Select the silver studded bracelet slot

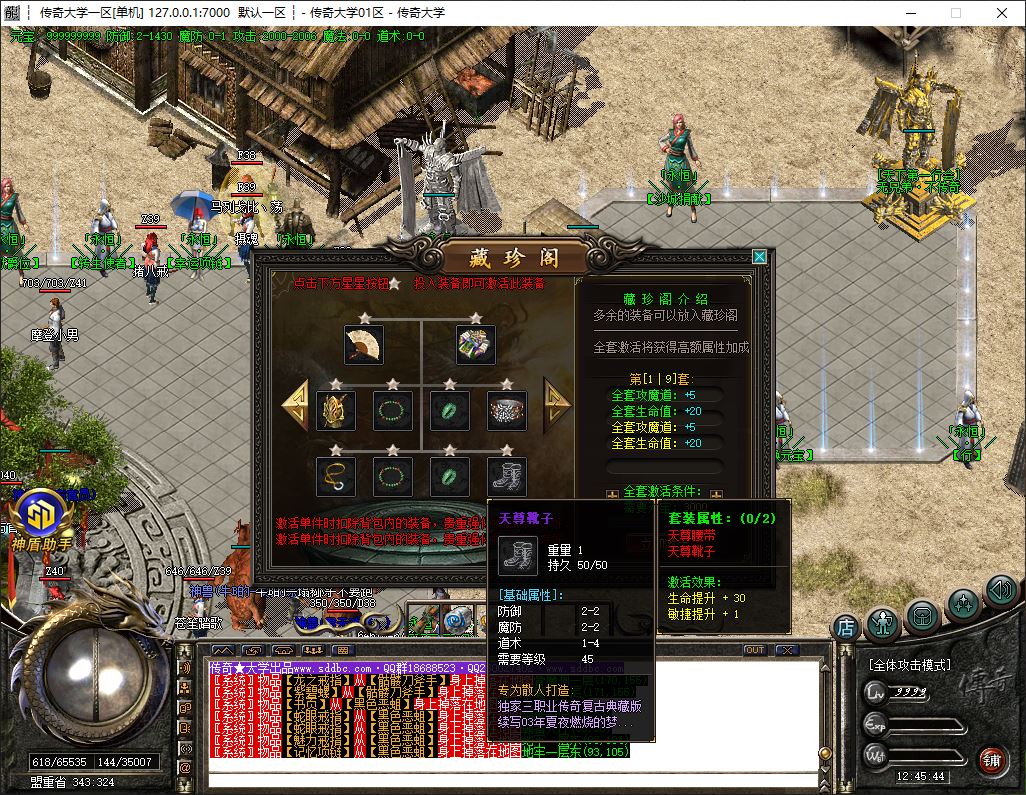(x=507, y=410)
